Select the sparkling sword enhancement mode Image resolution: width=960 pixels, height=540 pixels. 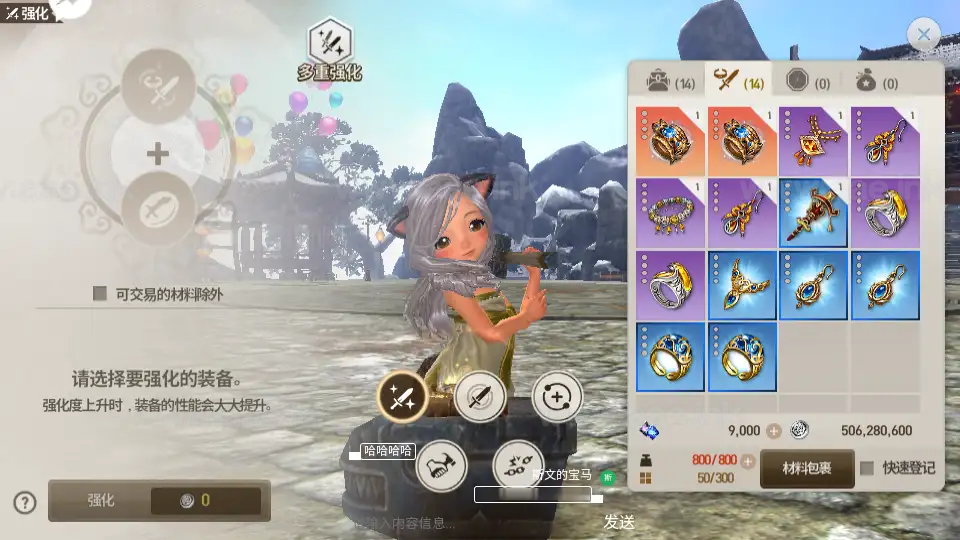[x=403, y=398]
